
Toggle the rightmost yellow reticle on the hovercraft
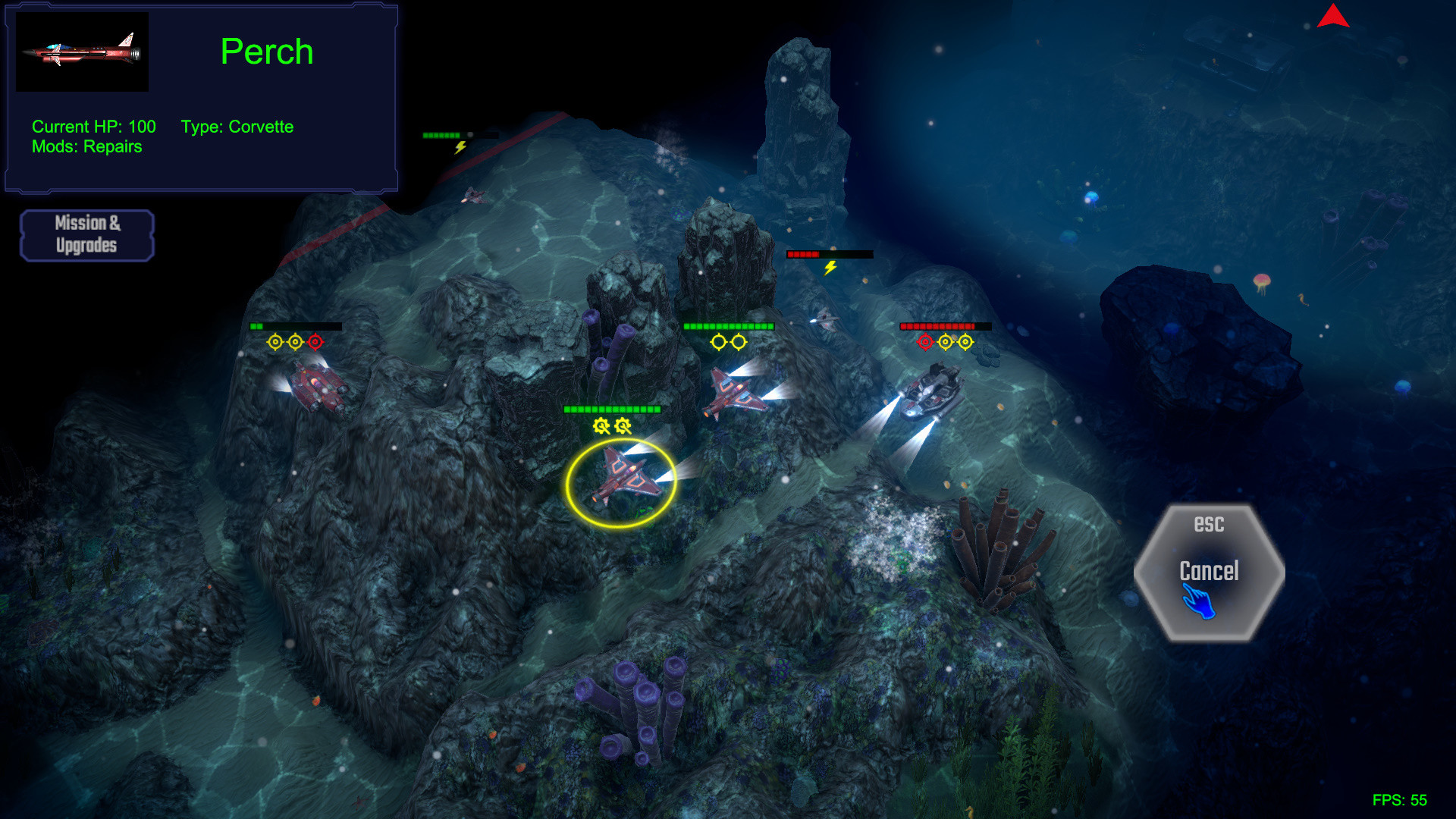pos(966,341)
